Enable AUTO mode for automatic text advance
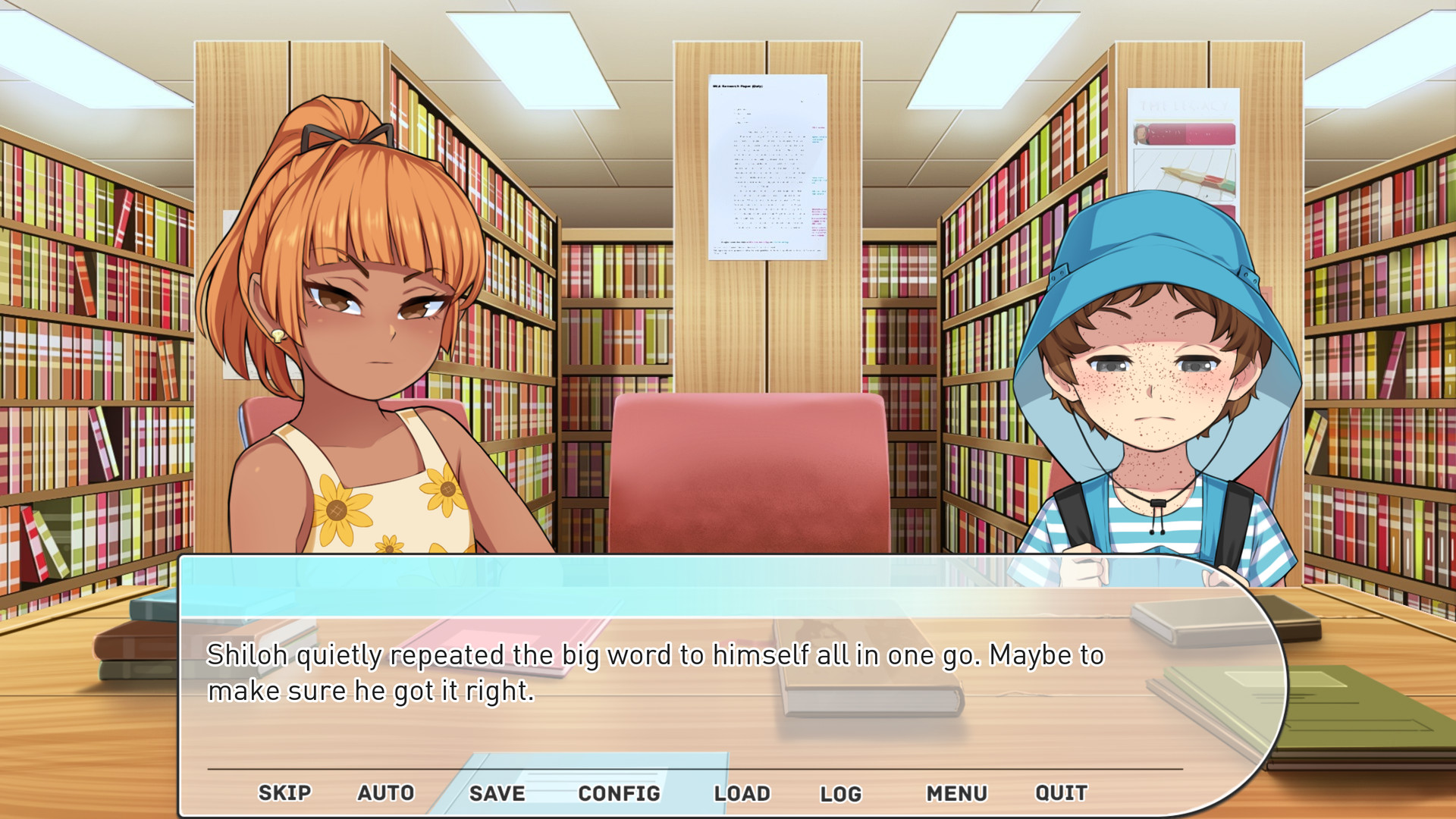The image size is (1456, 819). click(x=386, y=793)
